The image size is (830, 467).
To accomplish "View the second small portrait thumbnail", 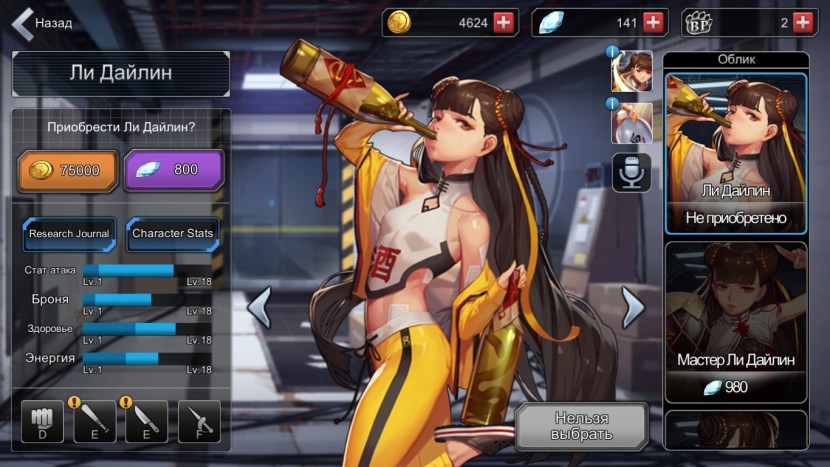I will [632, 122].
